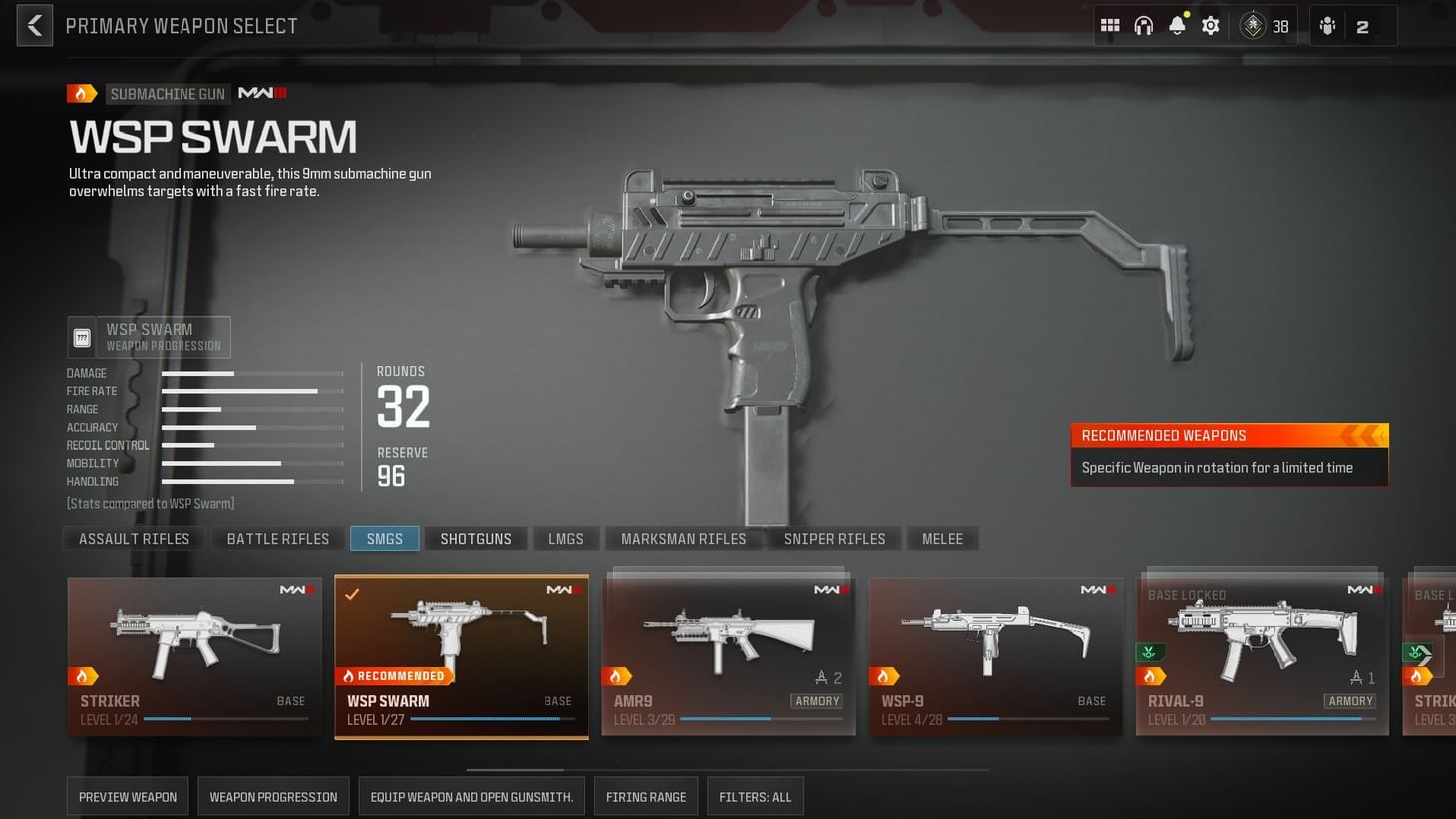Click EQUIP WEAPON AND OPEN GUNSMITH
This screenshot has height=819, width=1456.
click(472, 796)
